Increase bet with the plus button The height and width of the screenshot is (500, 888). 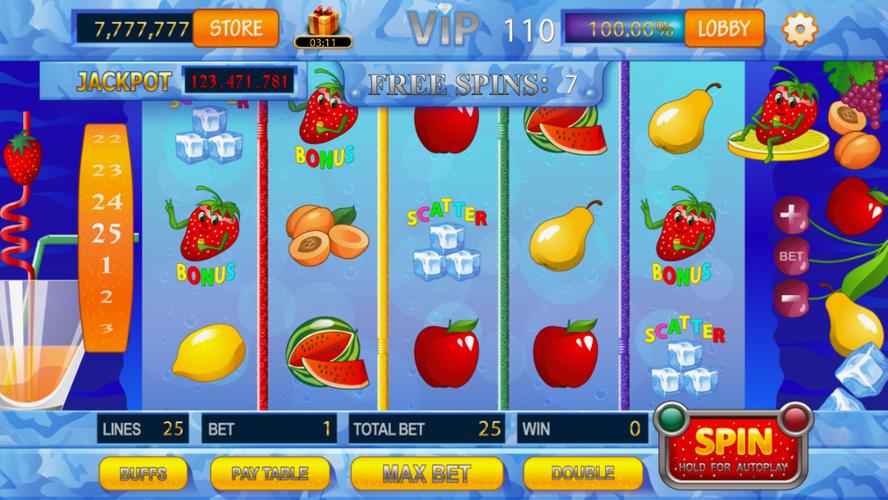(x=792, y=215)
